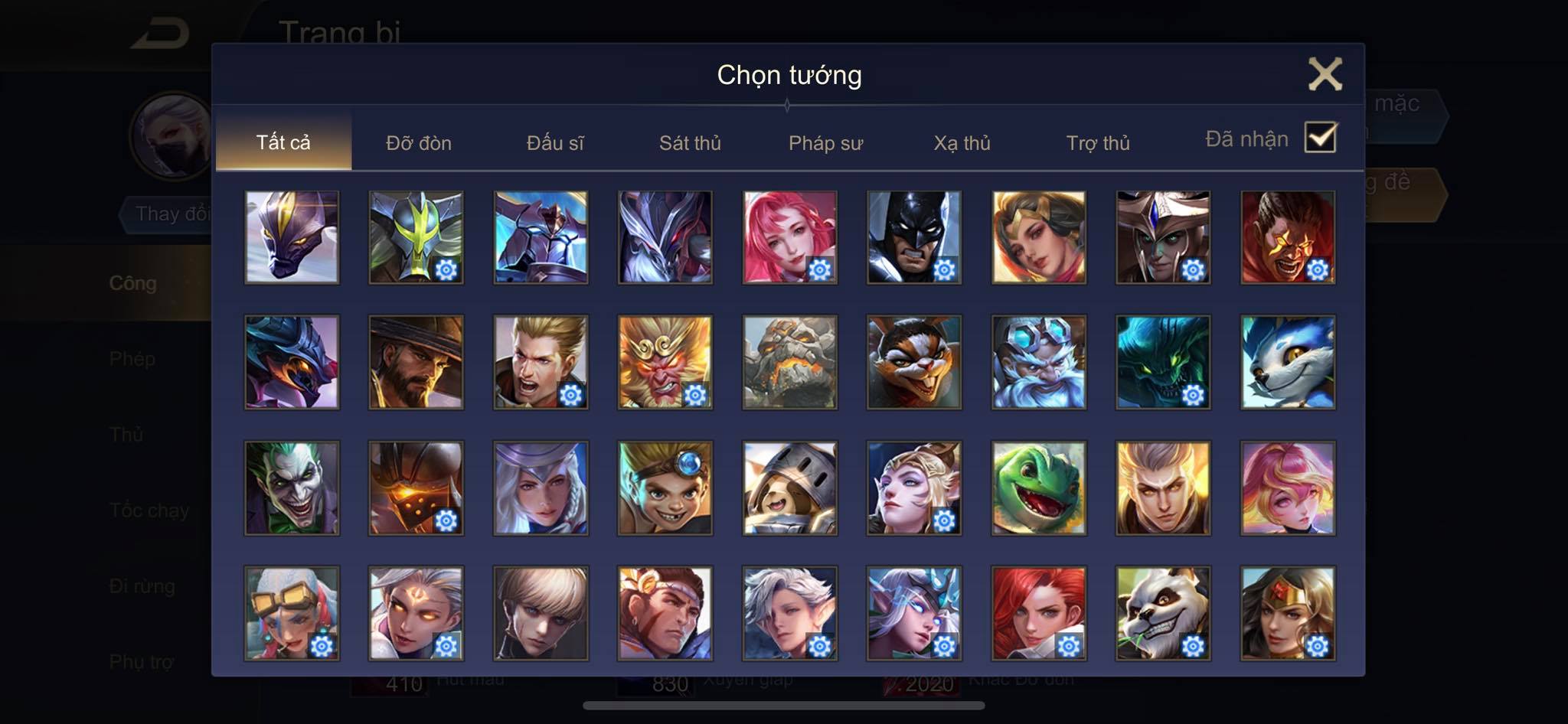
Task: Open the Đấu sĩ hero category
Action: 555,143
